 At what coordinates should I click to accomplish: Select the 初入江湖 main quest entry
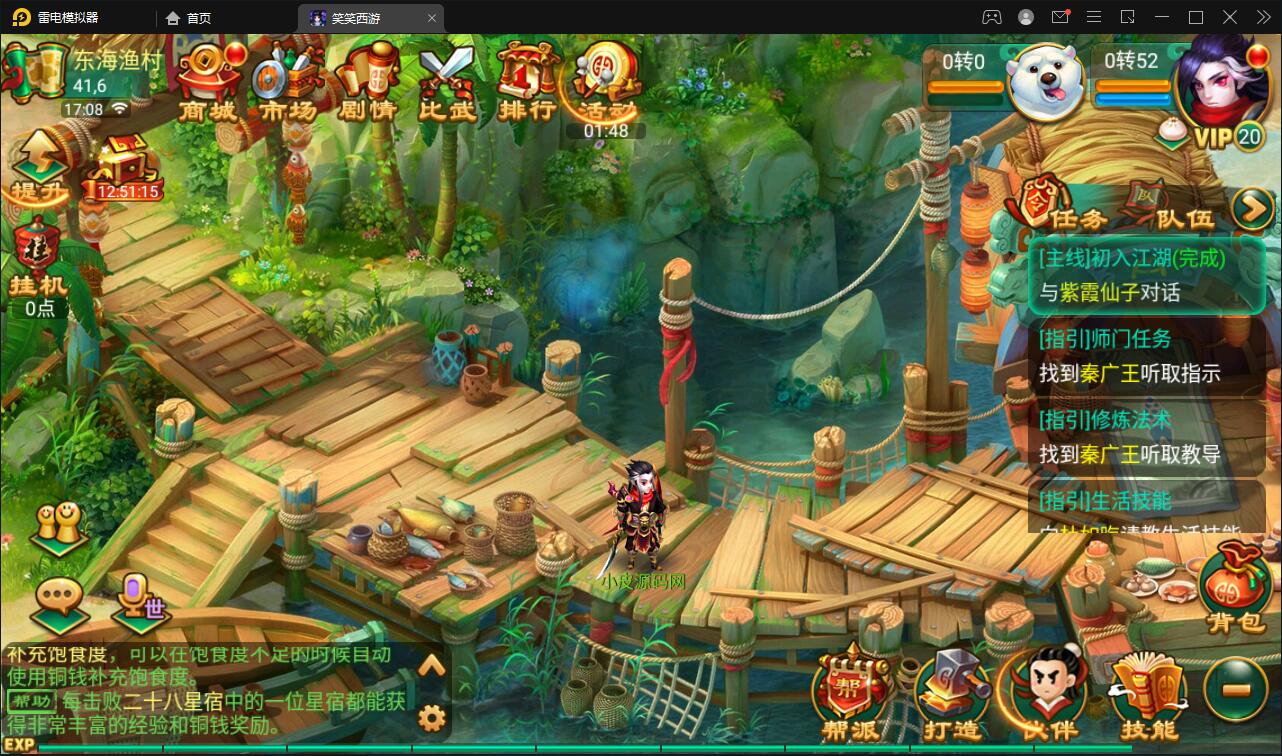click(x=1145, y=275)
